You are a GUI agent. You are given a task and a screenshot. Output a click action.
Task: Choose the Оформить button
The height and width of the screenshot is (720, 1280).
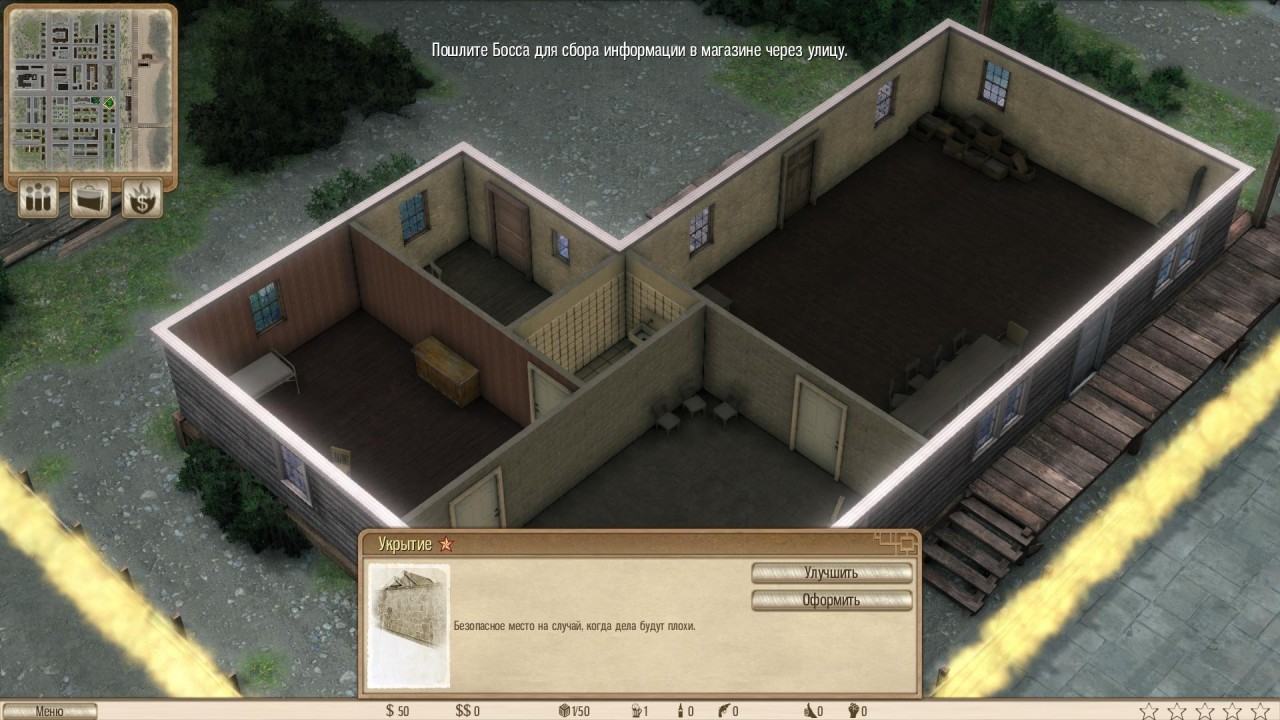831,600
